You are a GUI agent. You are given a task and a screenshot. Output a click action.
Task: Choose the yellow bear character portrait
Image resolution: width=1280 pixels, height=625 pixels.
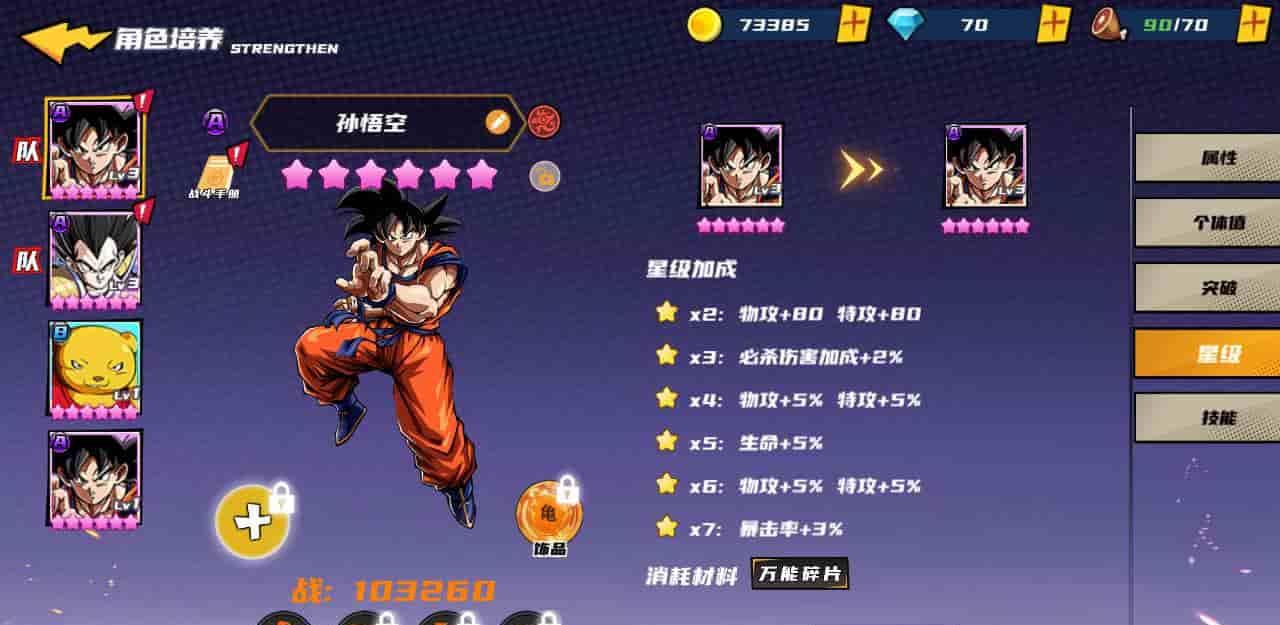95,368
